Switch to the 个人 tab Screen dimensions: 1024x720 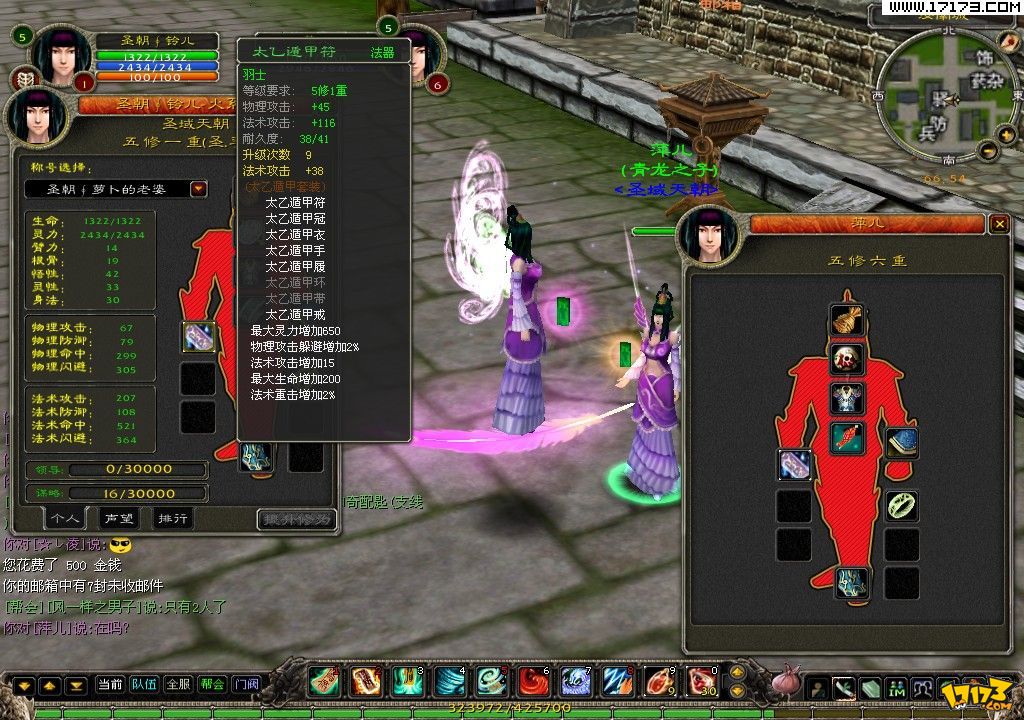66,518
